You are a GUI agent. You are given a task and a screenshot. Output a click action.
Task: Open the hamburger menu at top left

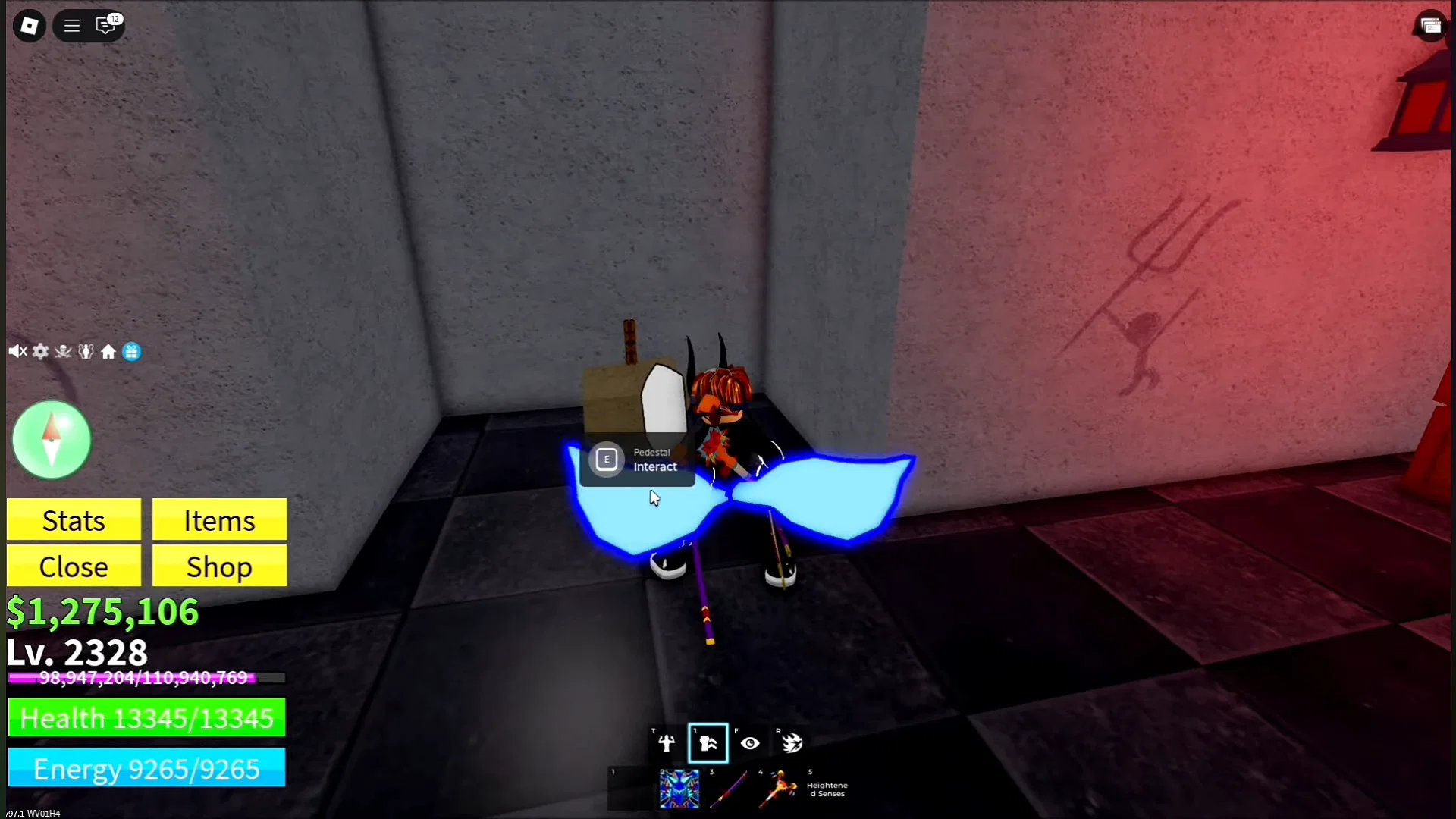coord(71,25)
